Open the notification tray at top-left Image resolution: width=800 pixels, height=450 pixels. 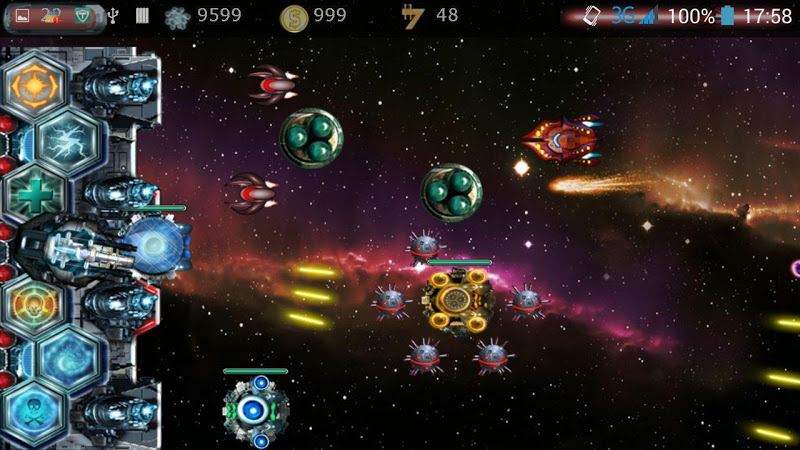[x=50, y=16]
